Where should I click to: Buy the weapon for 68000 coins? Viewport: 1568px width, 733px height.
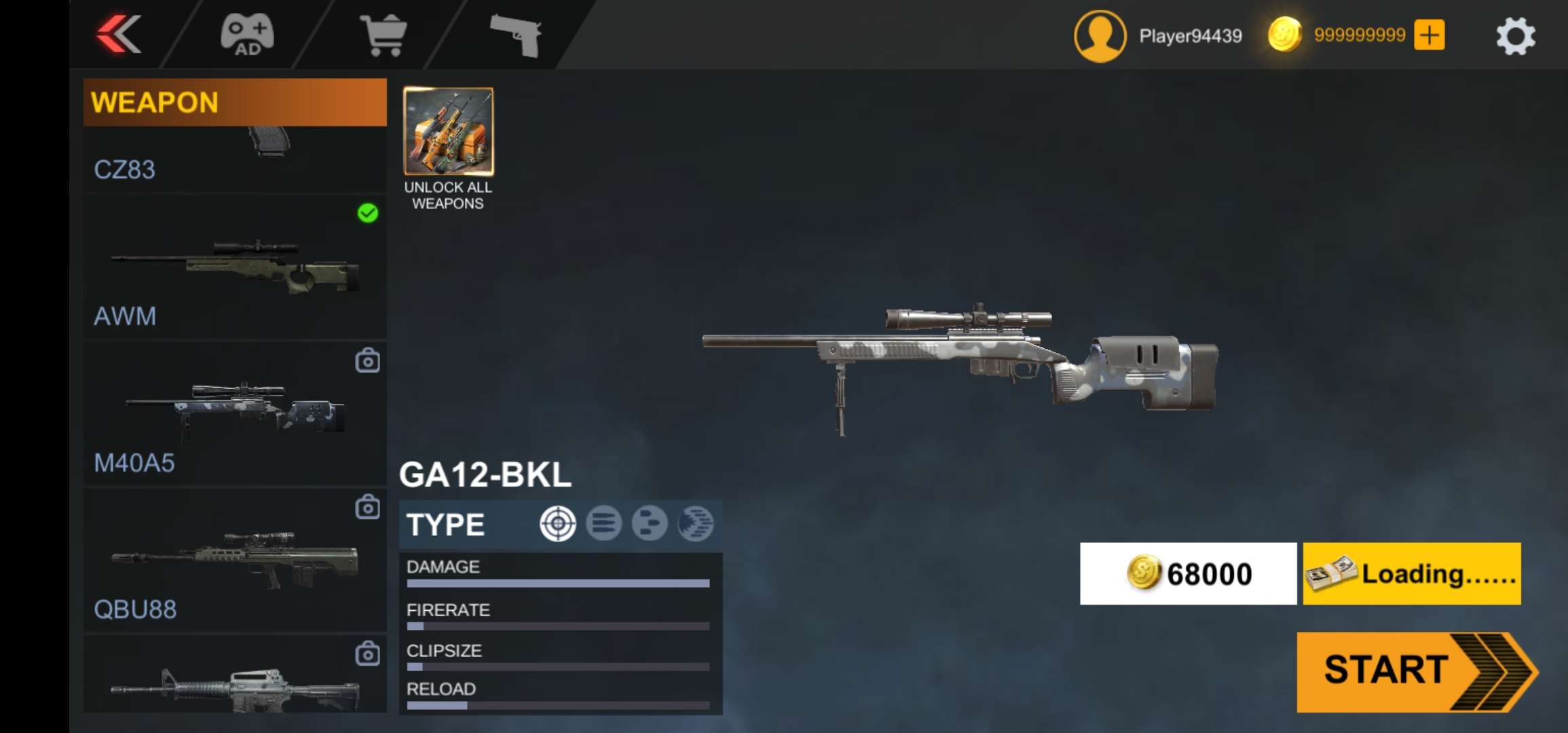pos(1188,574)
